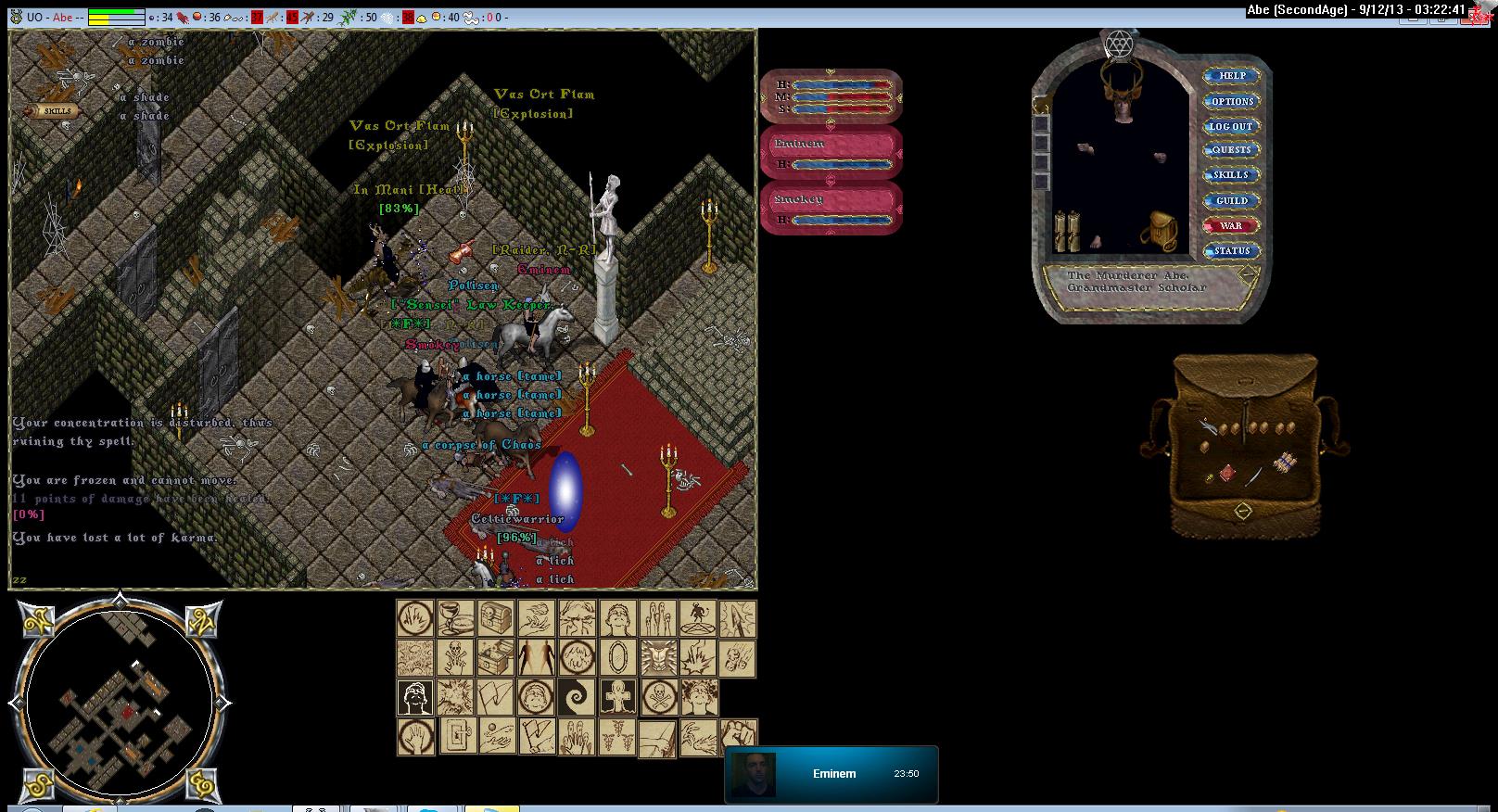This screenshot has width=1498, height=812.
Task: Cast the goblet and plate food spell
Action: 455,618
